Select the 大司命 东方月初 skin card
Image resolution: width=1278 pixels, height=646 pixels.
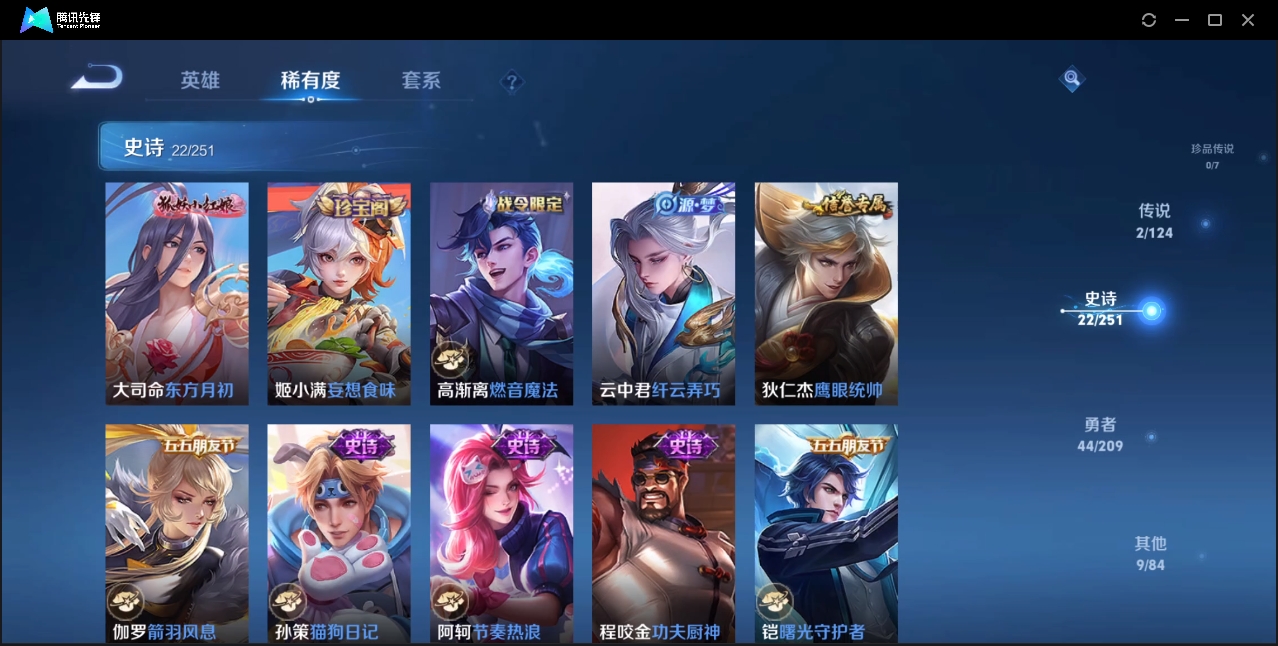point(177,293)
